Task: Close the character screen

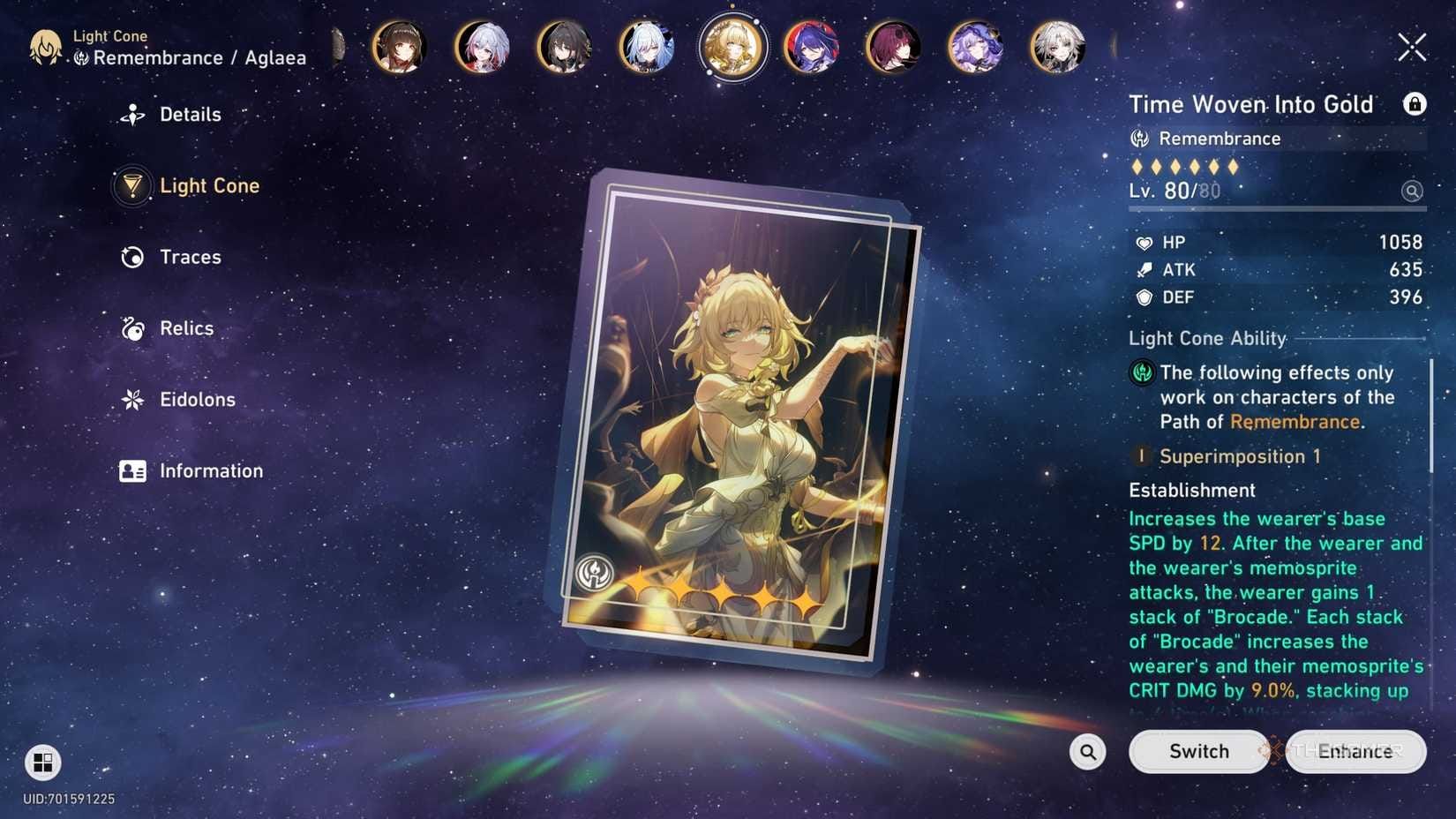Action: (x=1411, y=47)
